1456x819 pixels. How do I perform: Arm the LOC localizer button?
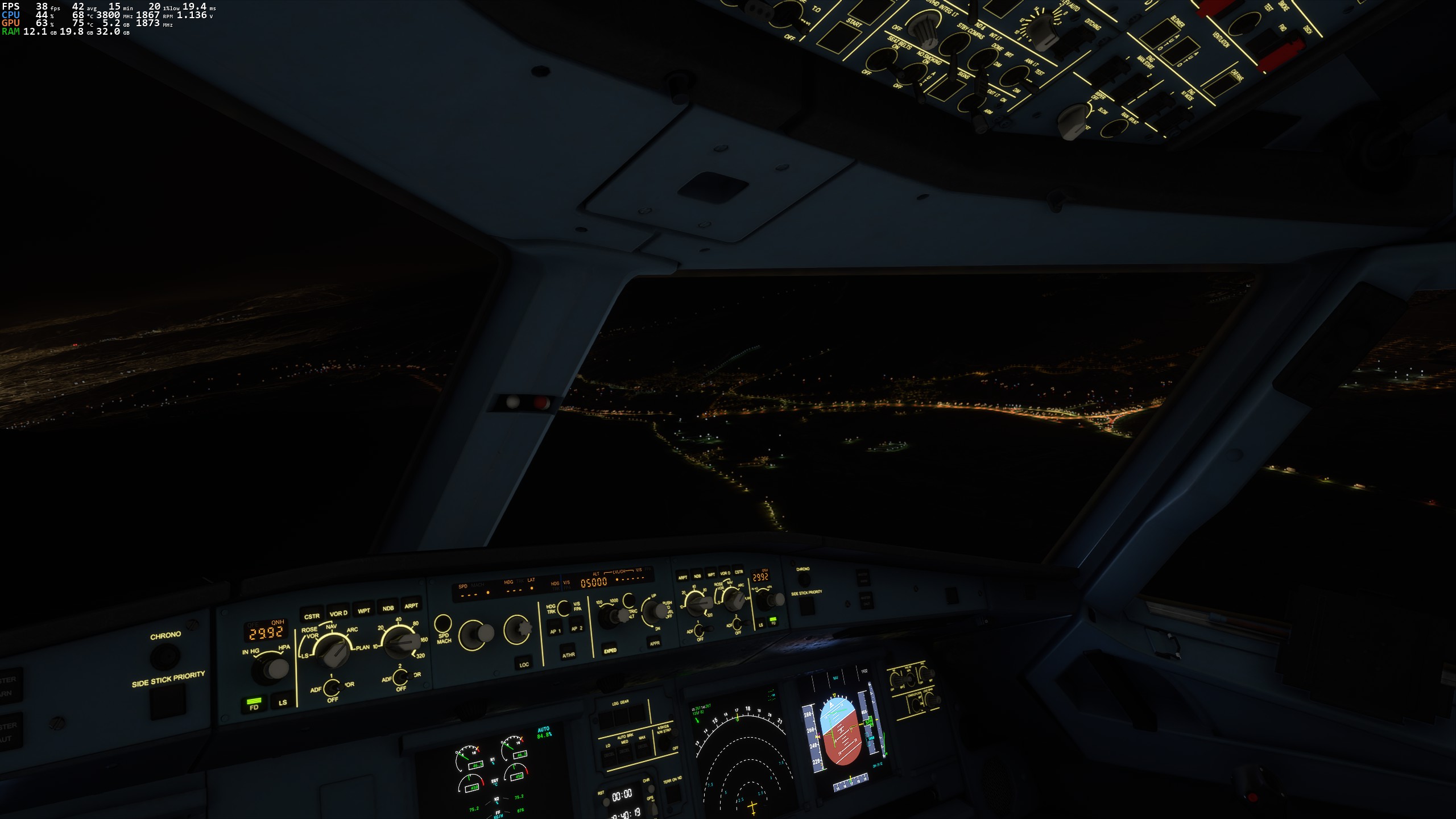coord(524,663)
